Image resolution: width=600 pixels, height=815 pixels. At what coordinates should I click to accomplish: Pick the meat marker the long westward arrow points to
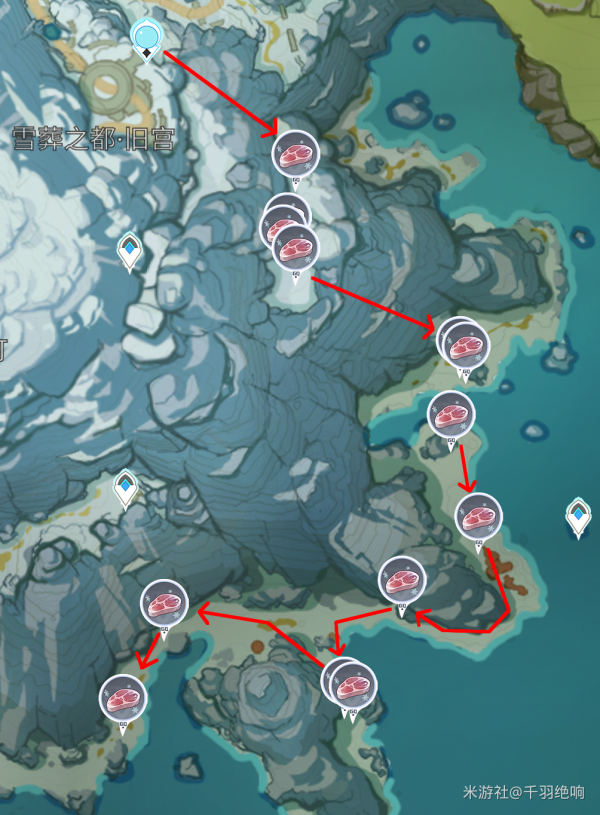click(164, 603)
